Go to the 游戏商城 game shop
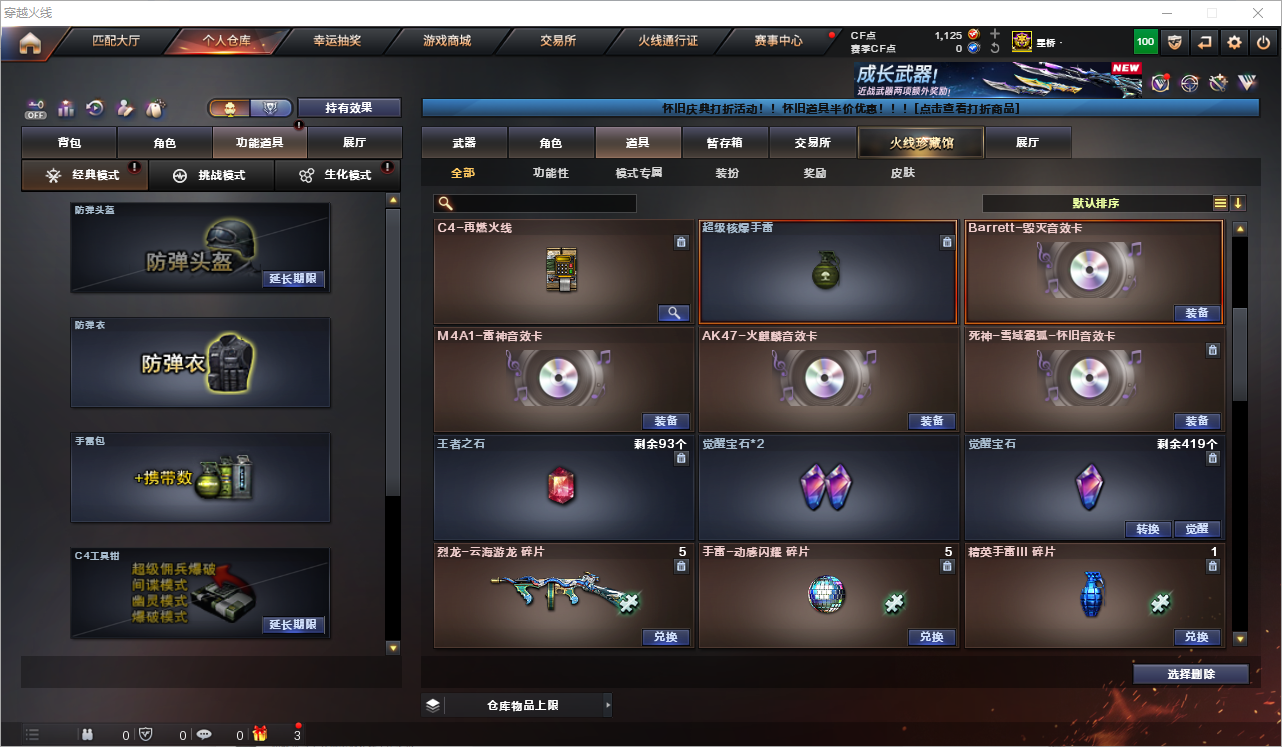This screenshot has width=1282, height=747. 447,42
